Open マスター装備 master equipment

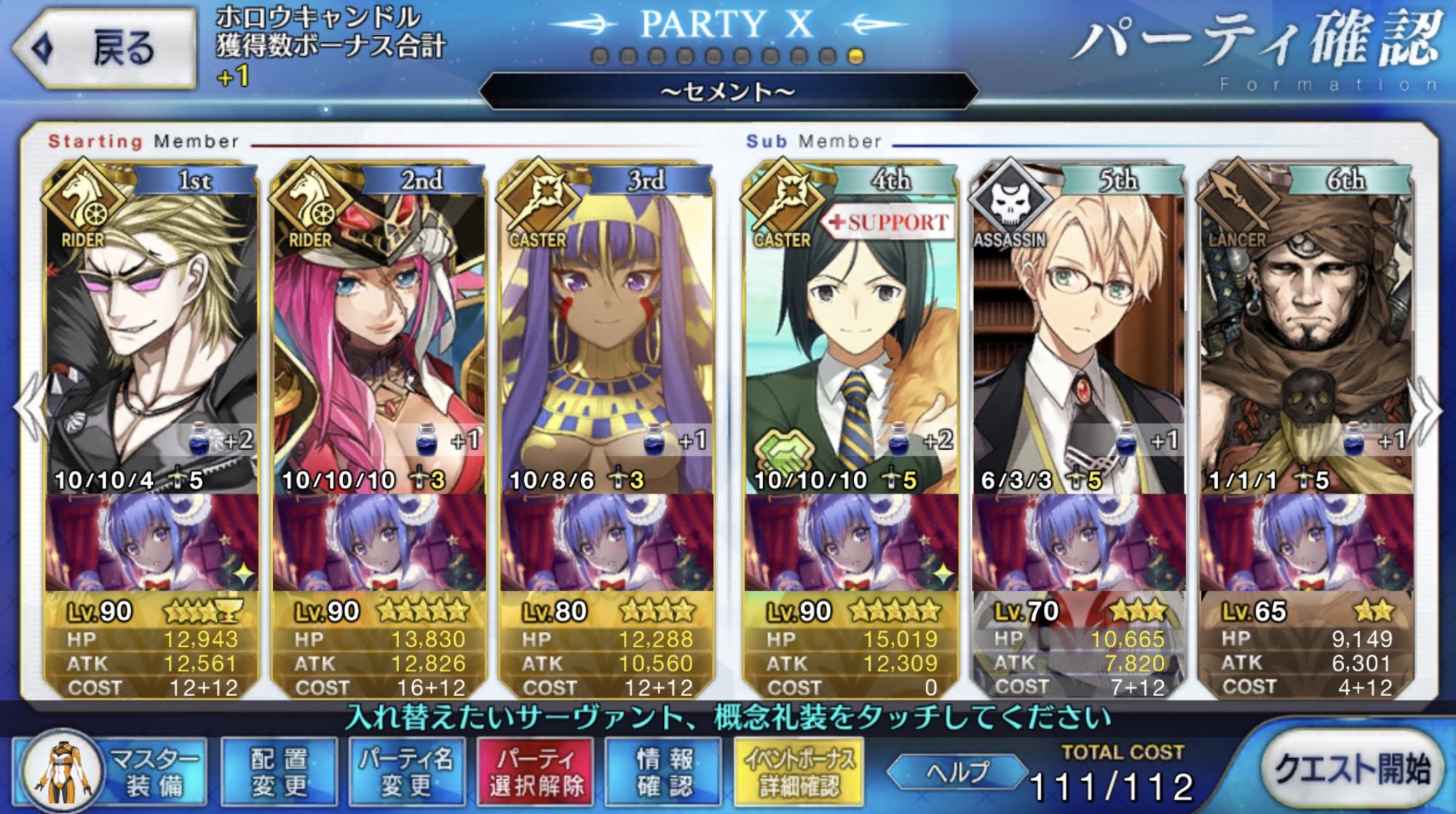(109, 772)
